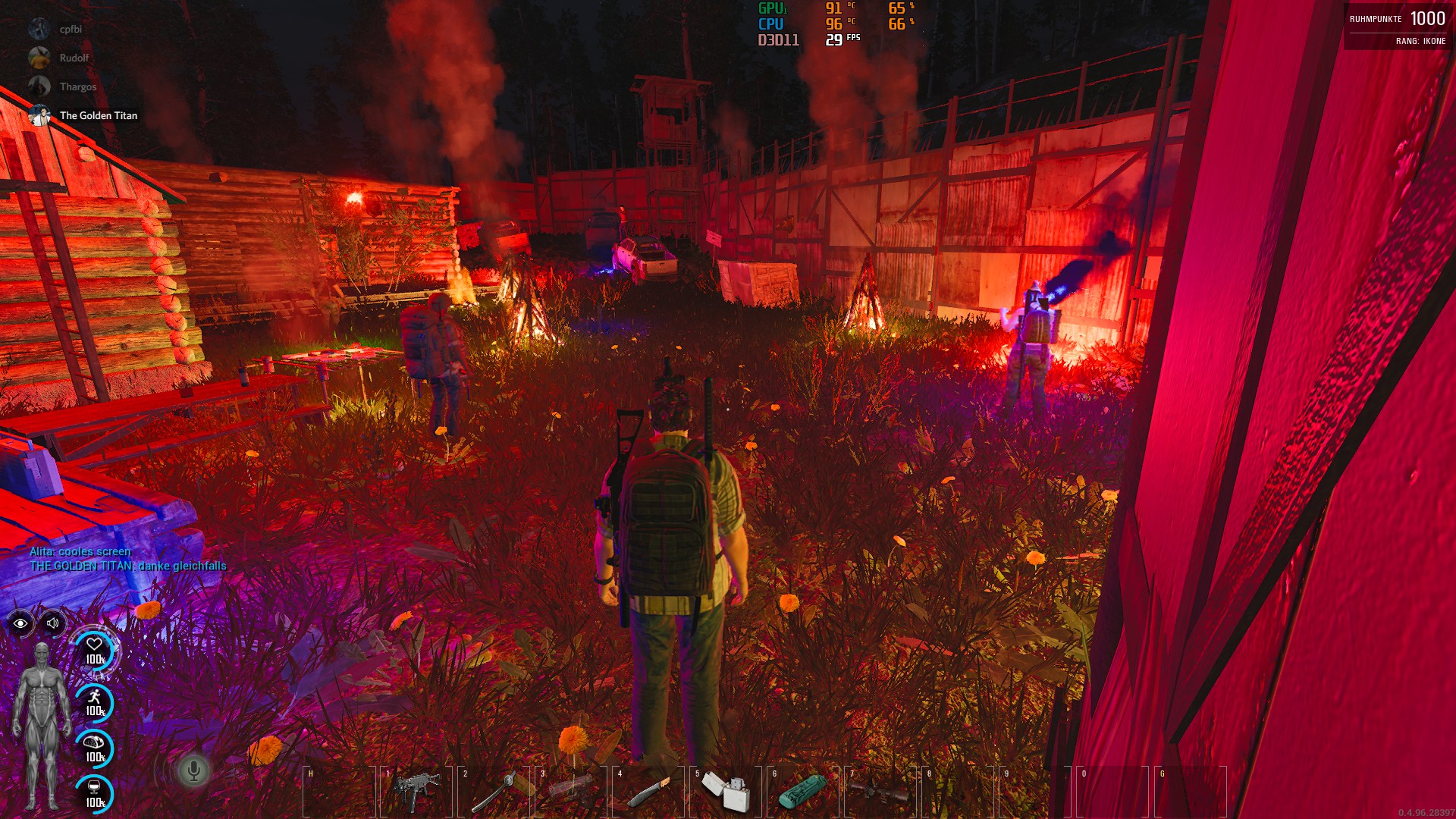Pick the rocket launcher in slot 7

tap(880, 792)
